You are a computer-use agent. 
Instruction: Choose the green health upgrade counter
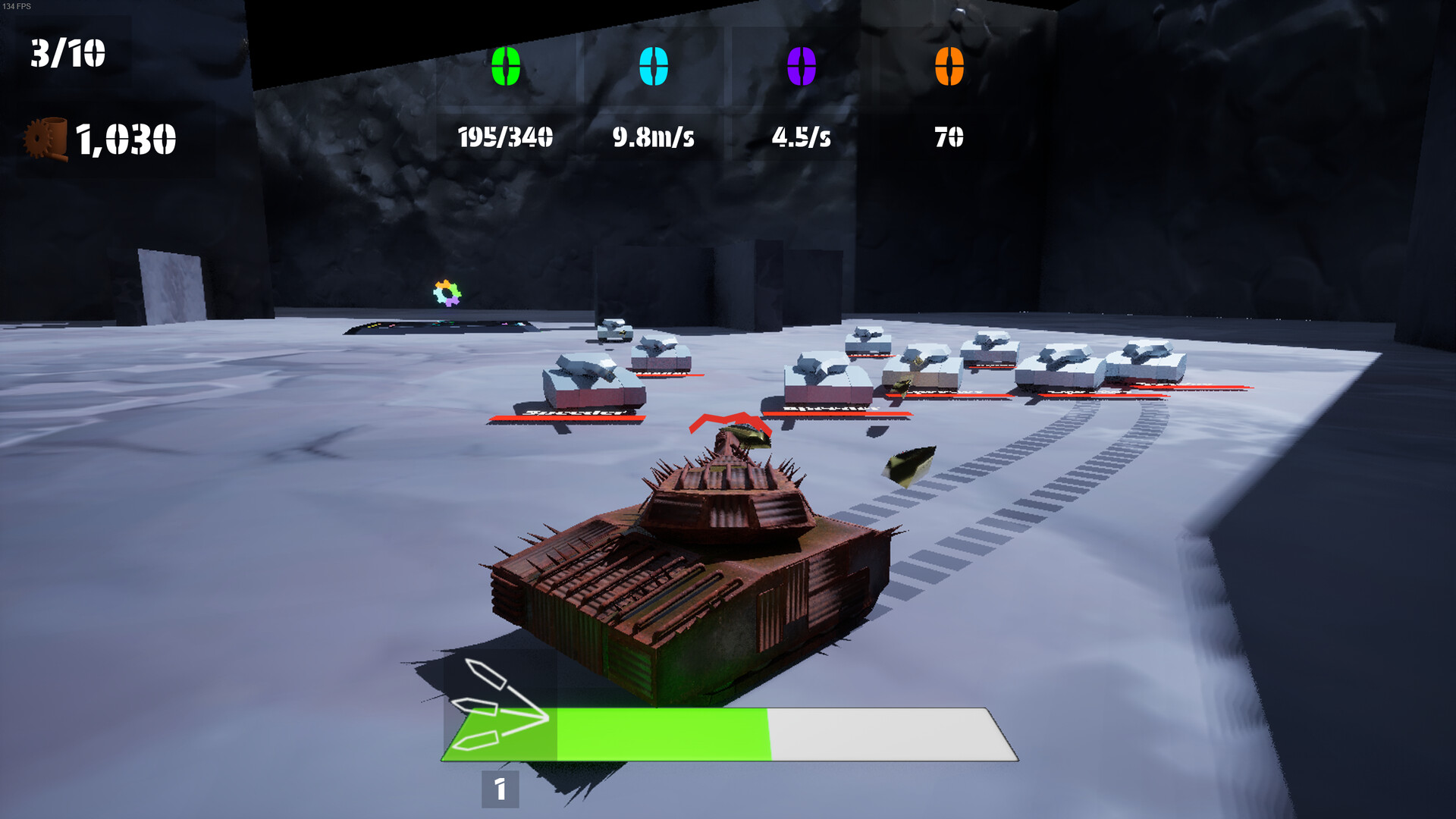tap(506, 66)
